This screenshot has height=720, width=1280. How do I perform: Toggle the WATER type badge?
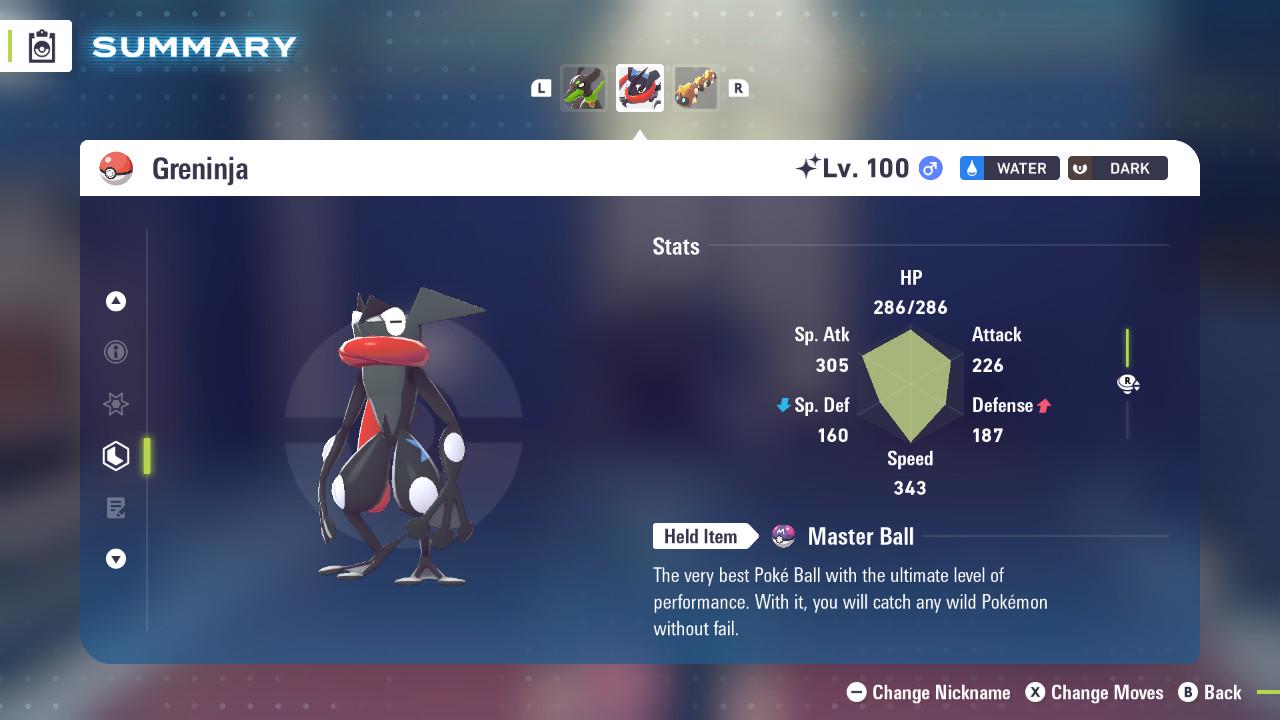click(1009, 168)
